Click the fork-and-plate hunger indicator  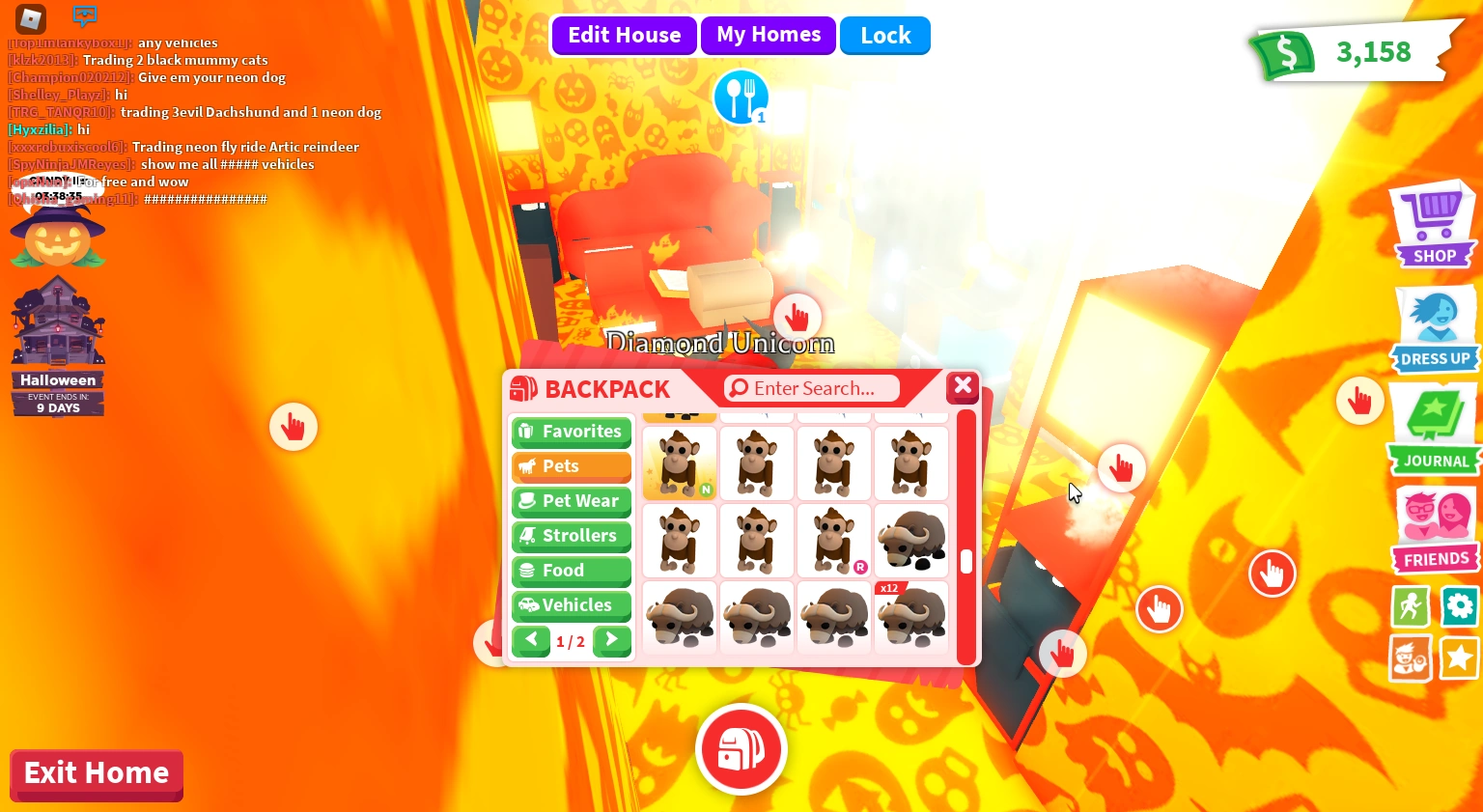tap(741, 97)
